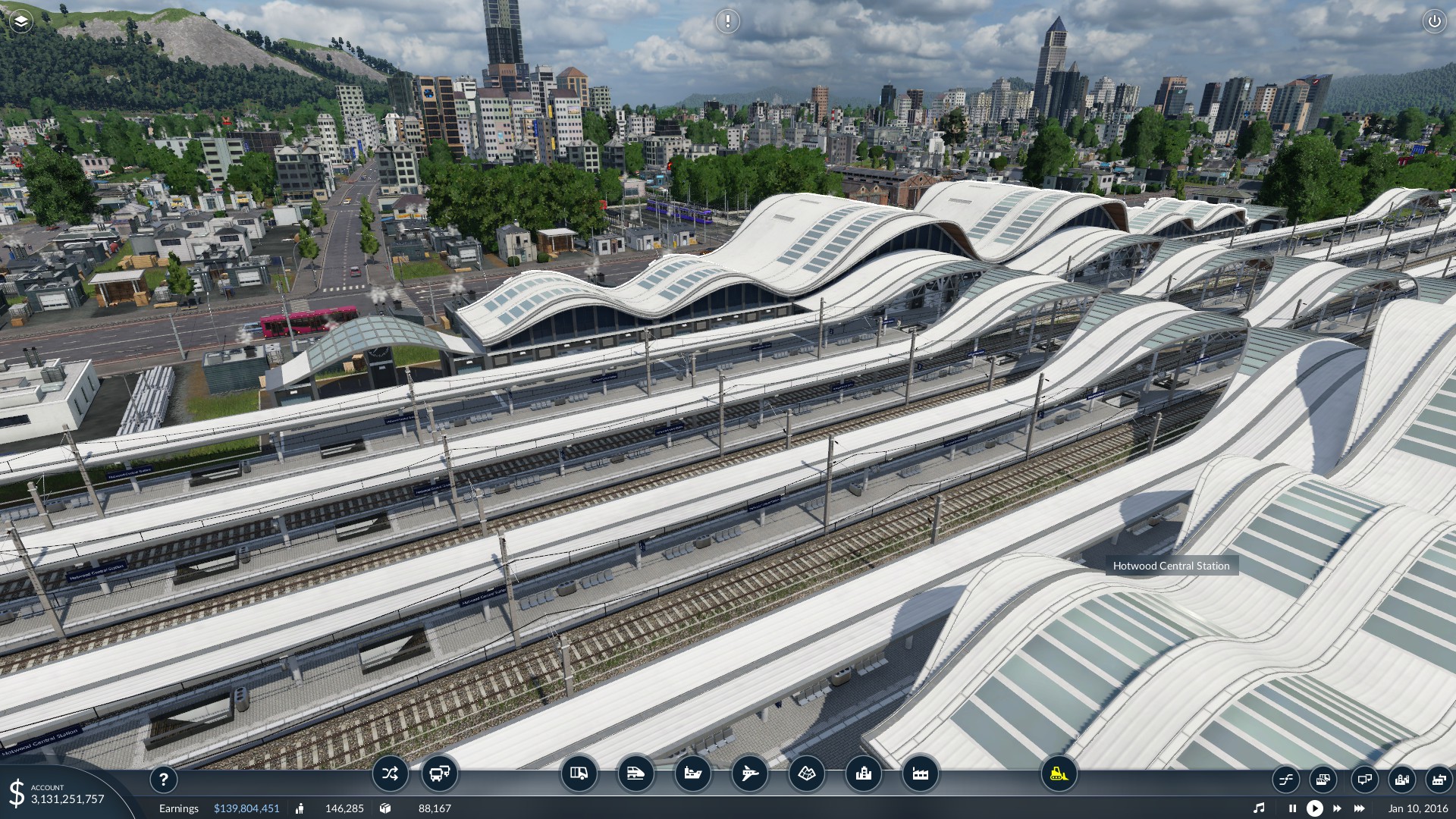Open the vehicle manager buses icon
1456x819 pixels.
439,773
